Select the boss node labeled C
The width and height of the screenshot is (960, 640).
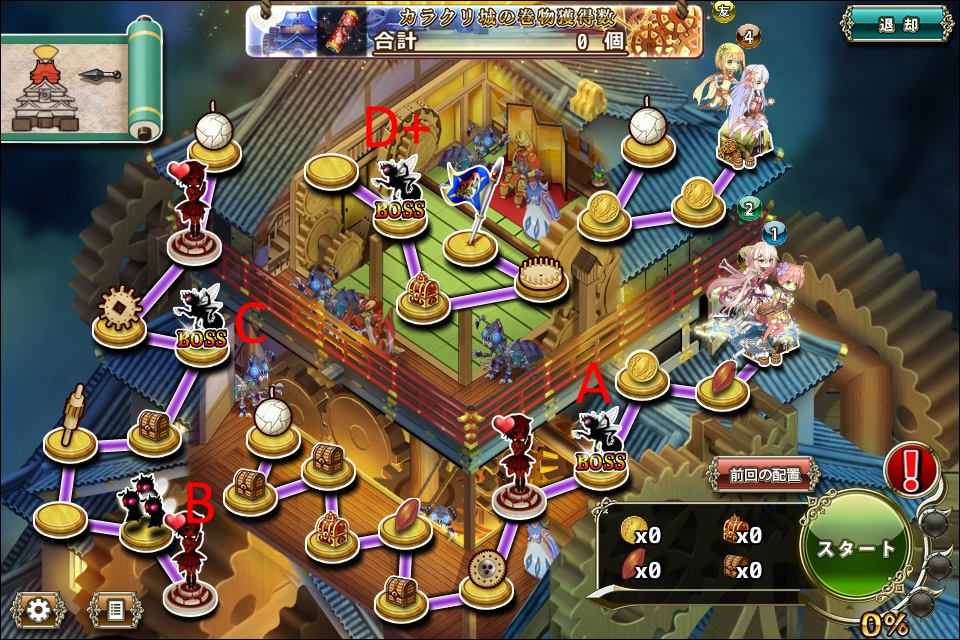(x=202, y=324)
